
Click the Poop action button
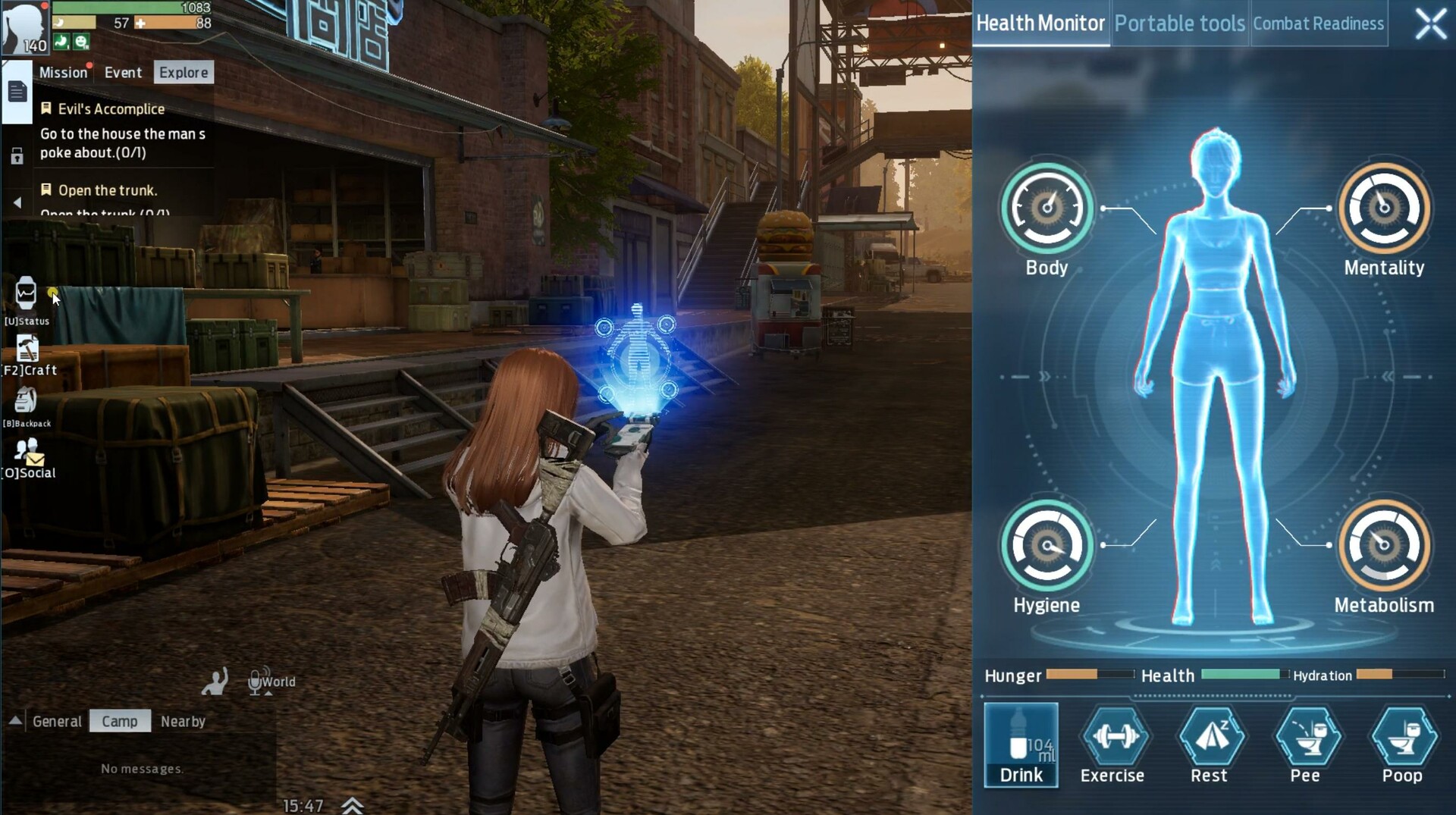click(1402, 744)
